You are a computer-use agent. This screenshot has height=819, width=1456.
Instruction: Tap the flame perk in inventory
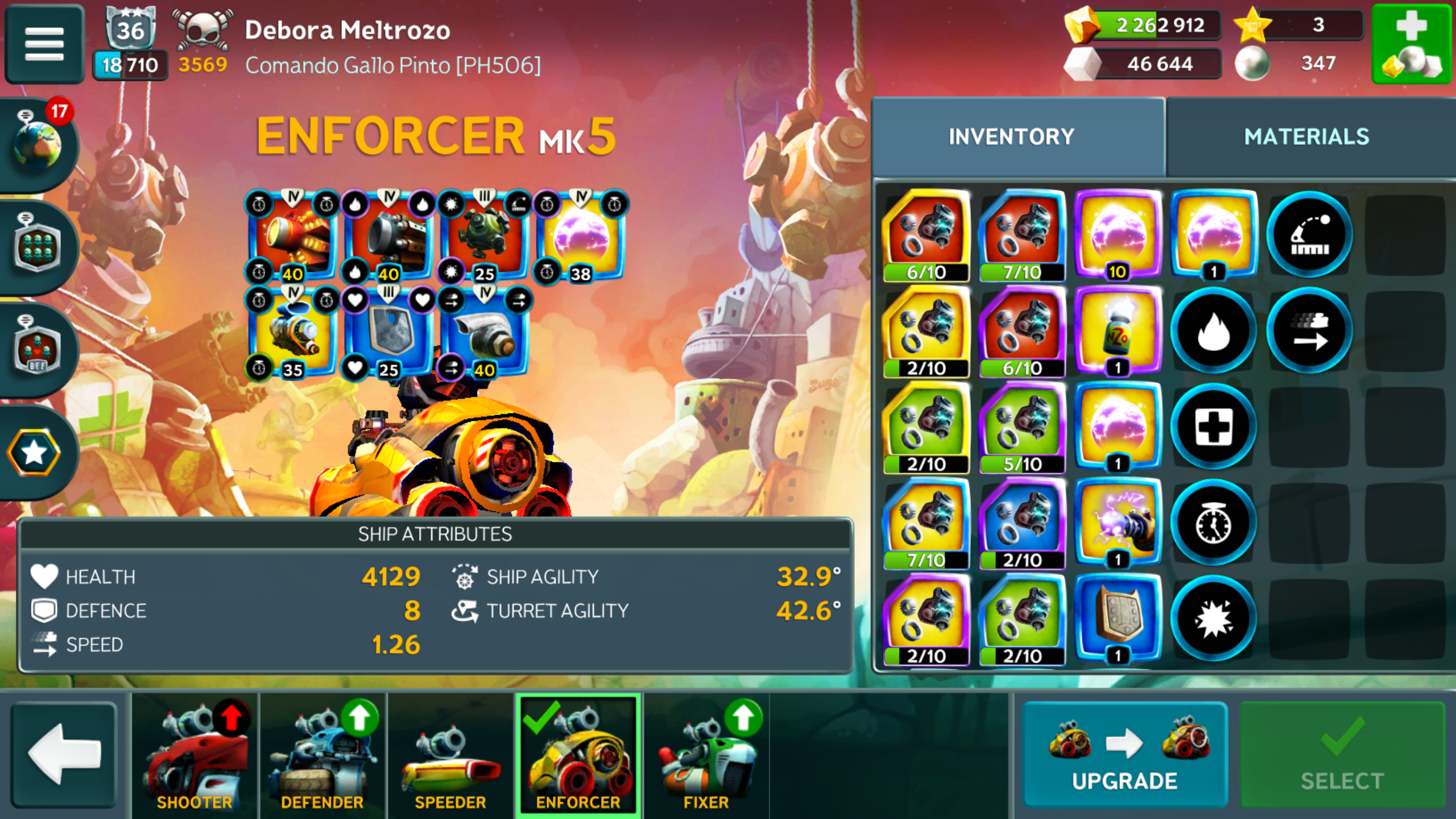coord(1213,331)
